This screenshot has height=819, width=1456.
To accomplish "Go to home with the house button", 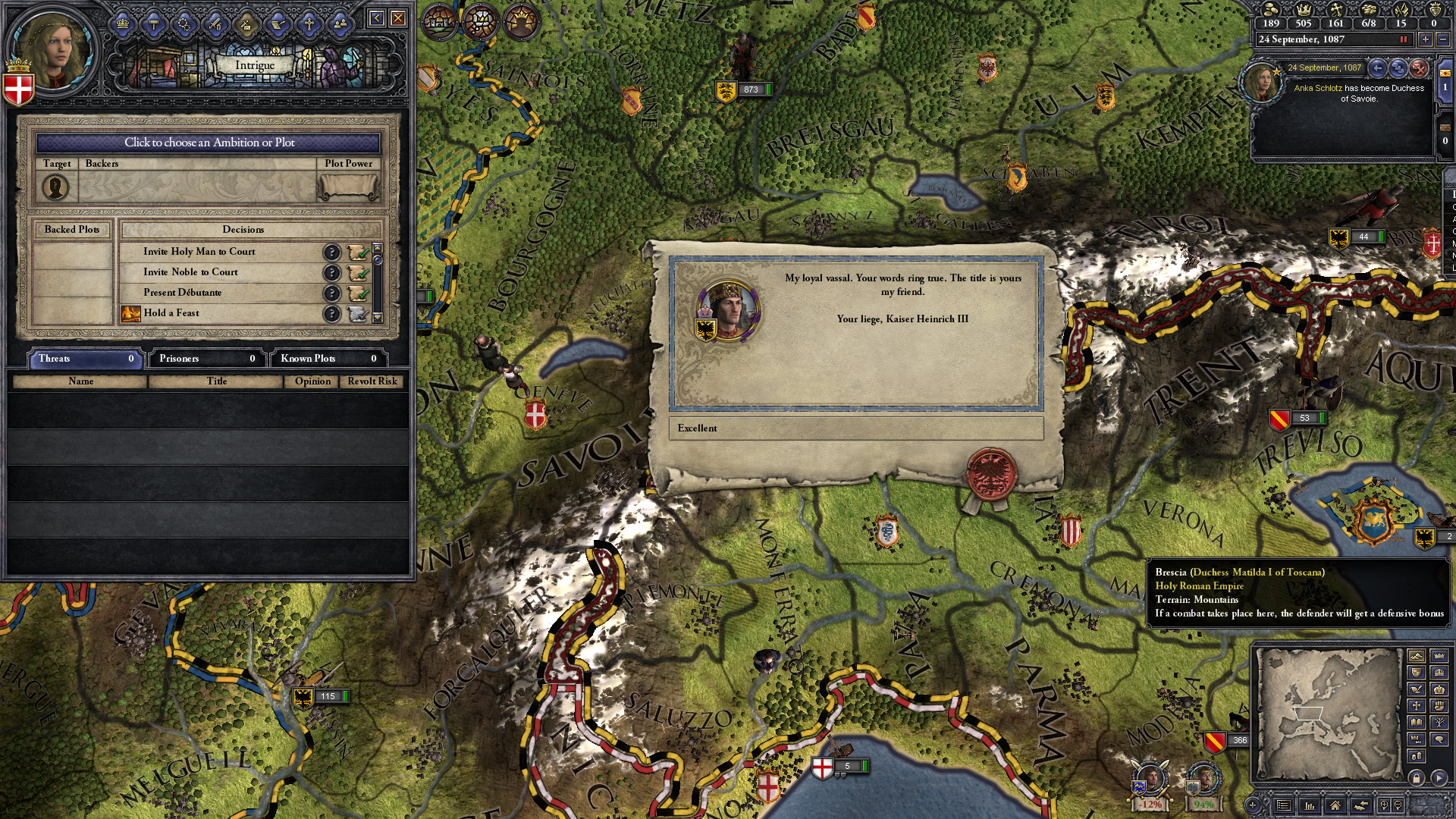I will pos(1335,805).
